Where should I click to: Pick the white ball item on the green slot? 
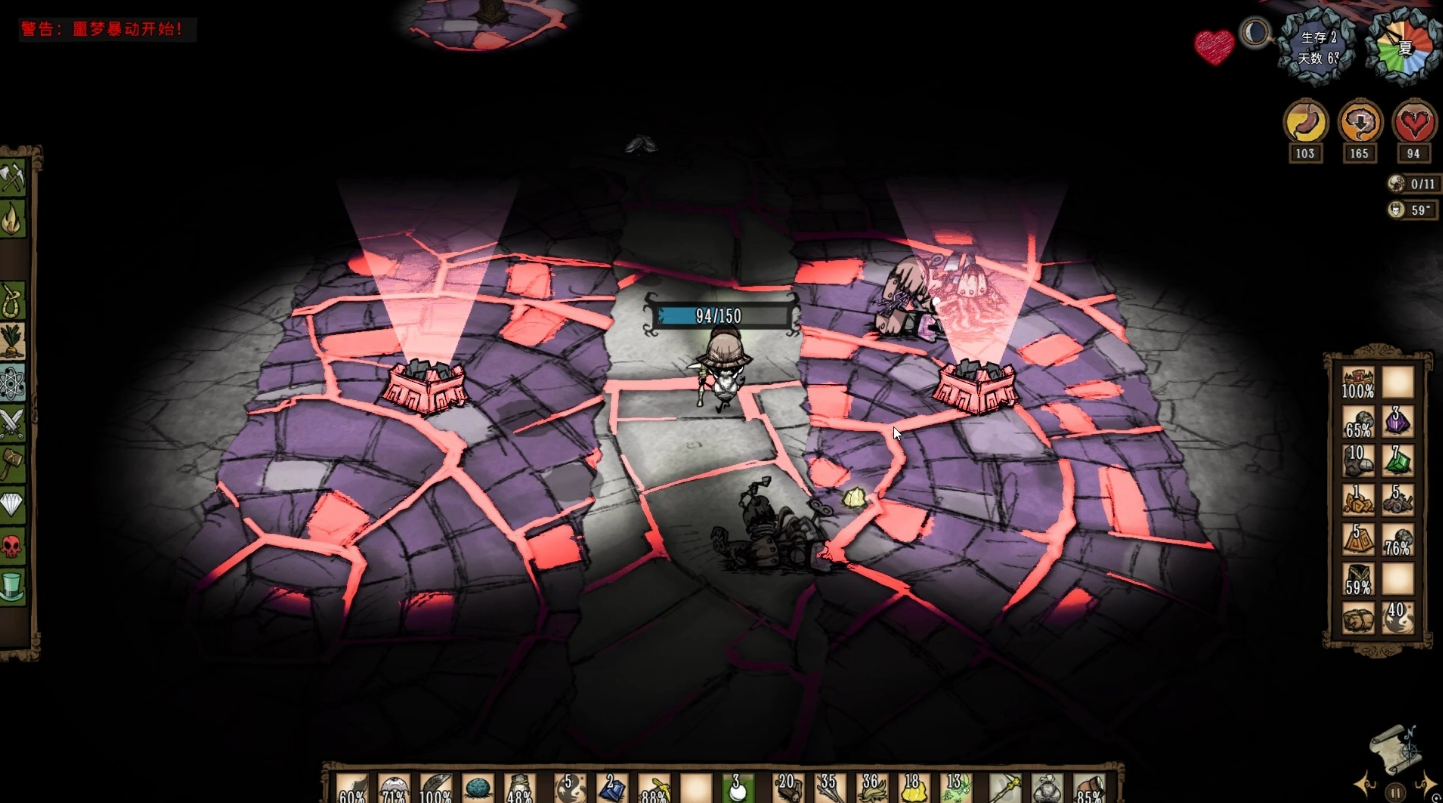point(738,788)
